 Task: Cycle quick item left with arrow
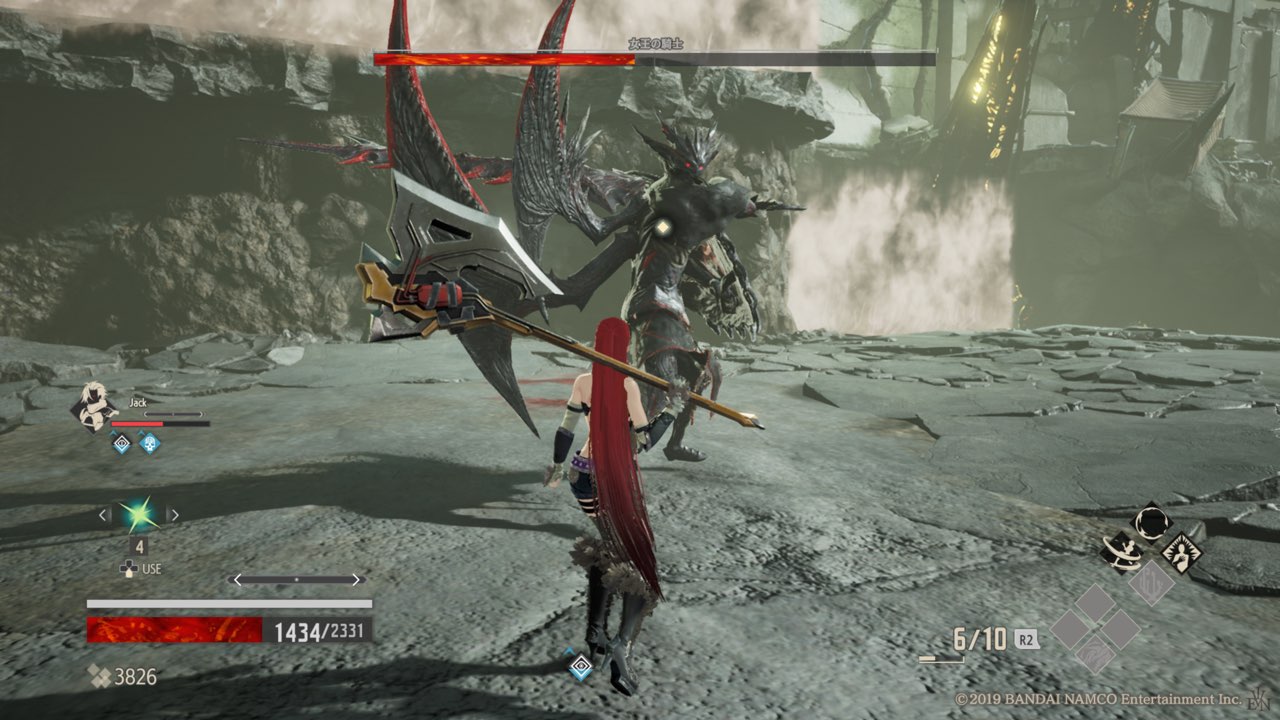(x=103, y=515)
